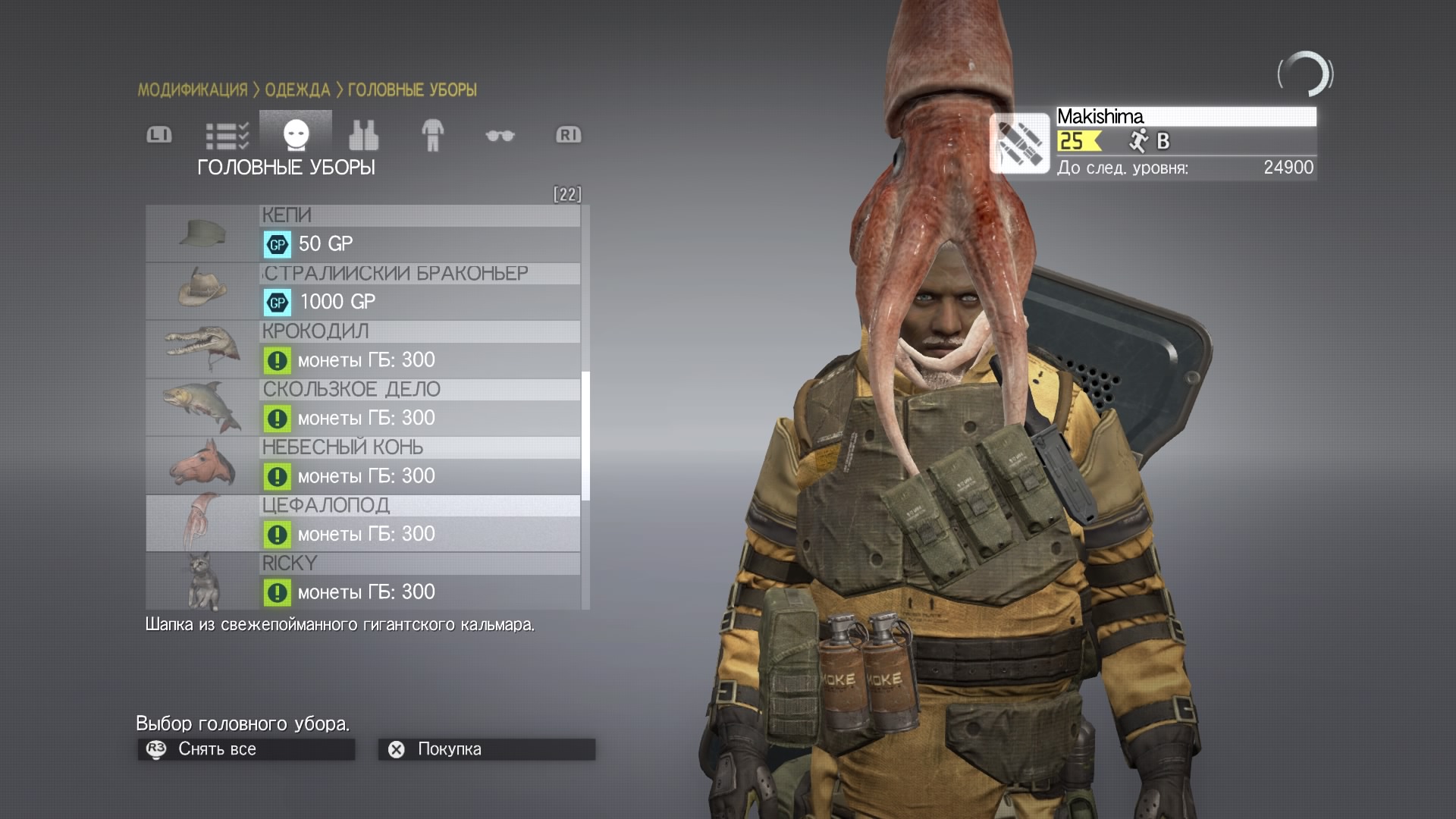1456x819 pixels.
Task: Click the Снять все remove-all button
Action: click(246, 749)
